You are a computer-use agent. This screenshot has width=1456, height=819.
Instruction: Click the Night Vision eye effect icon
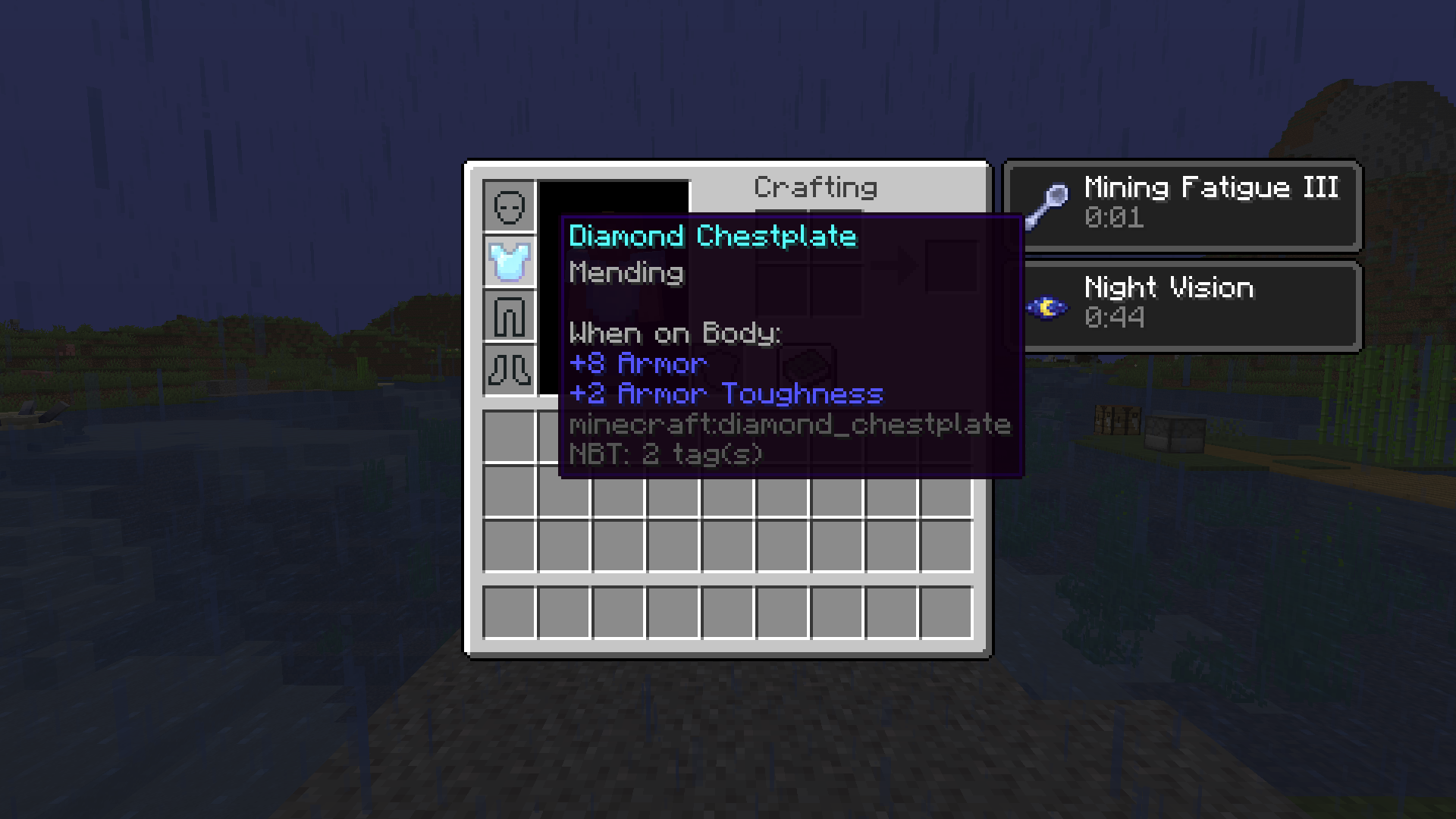[1049, 306]
